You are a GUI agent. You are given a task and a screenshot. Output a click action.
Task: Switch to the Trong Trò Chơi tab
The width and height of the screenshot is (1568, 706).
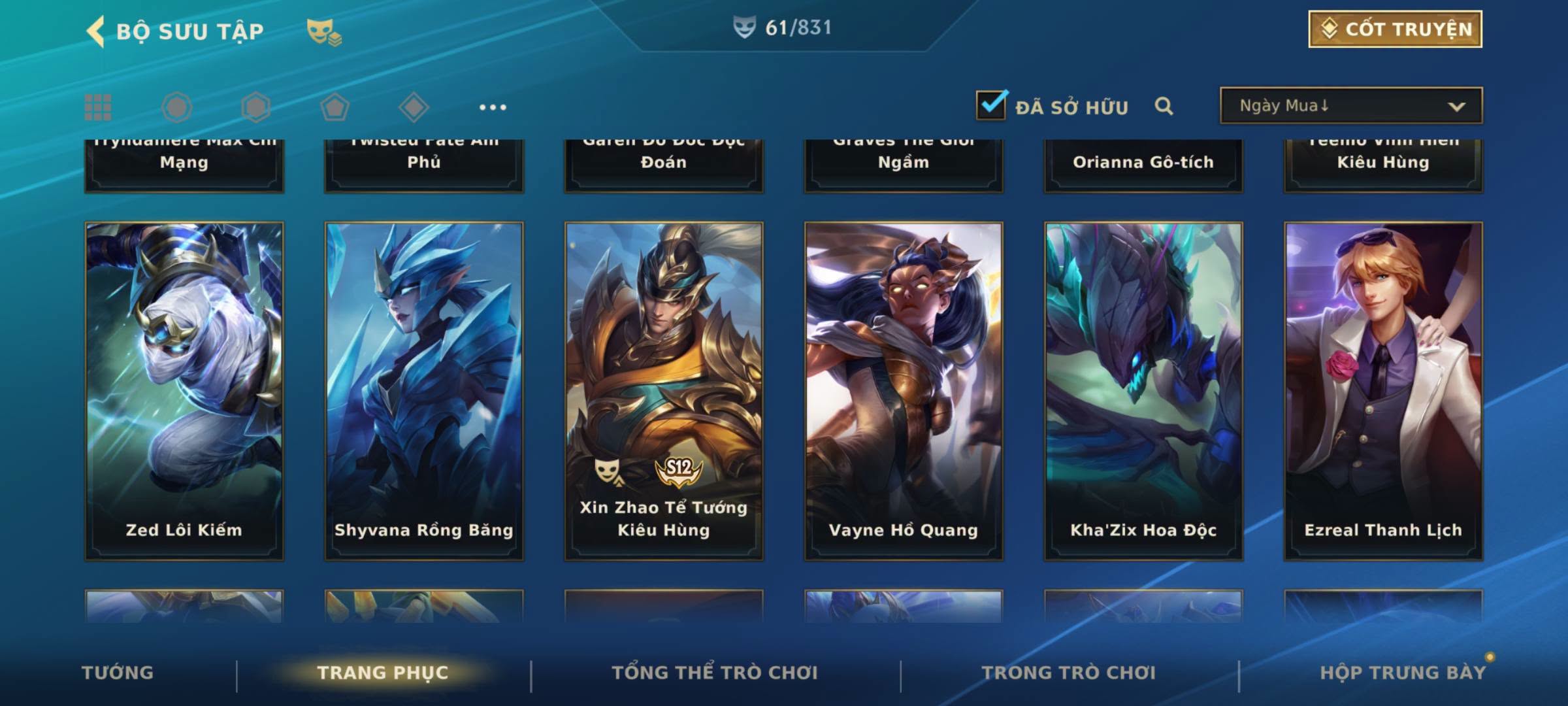coord(1069,673)
